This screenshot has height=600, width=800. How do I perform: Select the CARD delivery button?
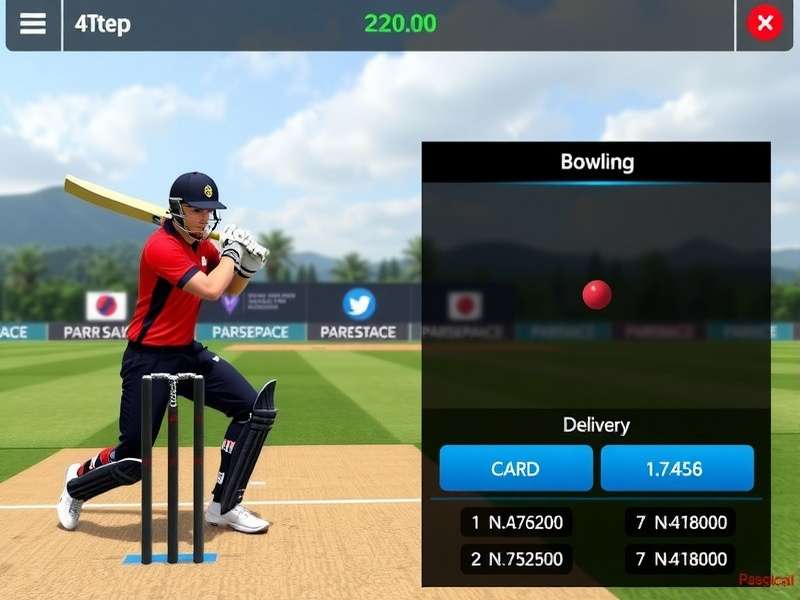pyautogui.click(x=516, y=468)
